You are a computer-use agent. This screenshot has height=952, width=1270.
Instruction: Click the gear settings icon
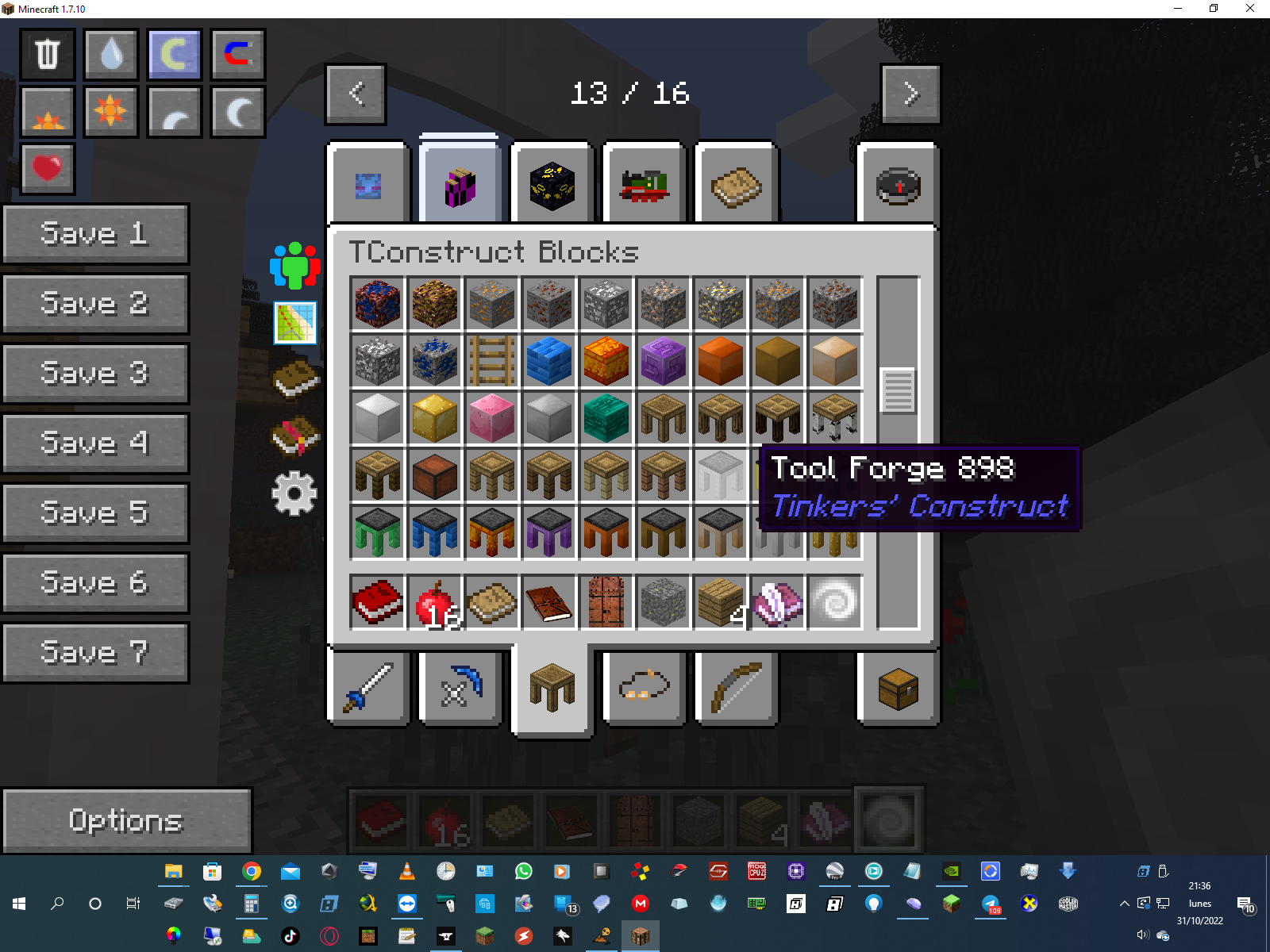pyautogui.click(x=294, y=493)
